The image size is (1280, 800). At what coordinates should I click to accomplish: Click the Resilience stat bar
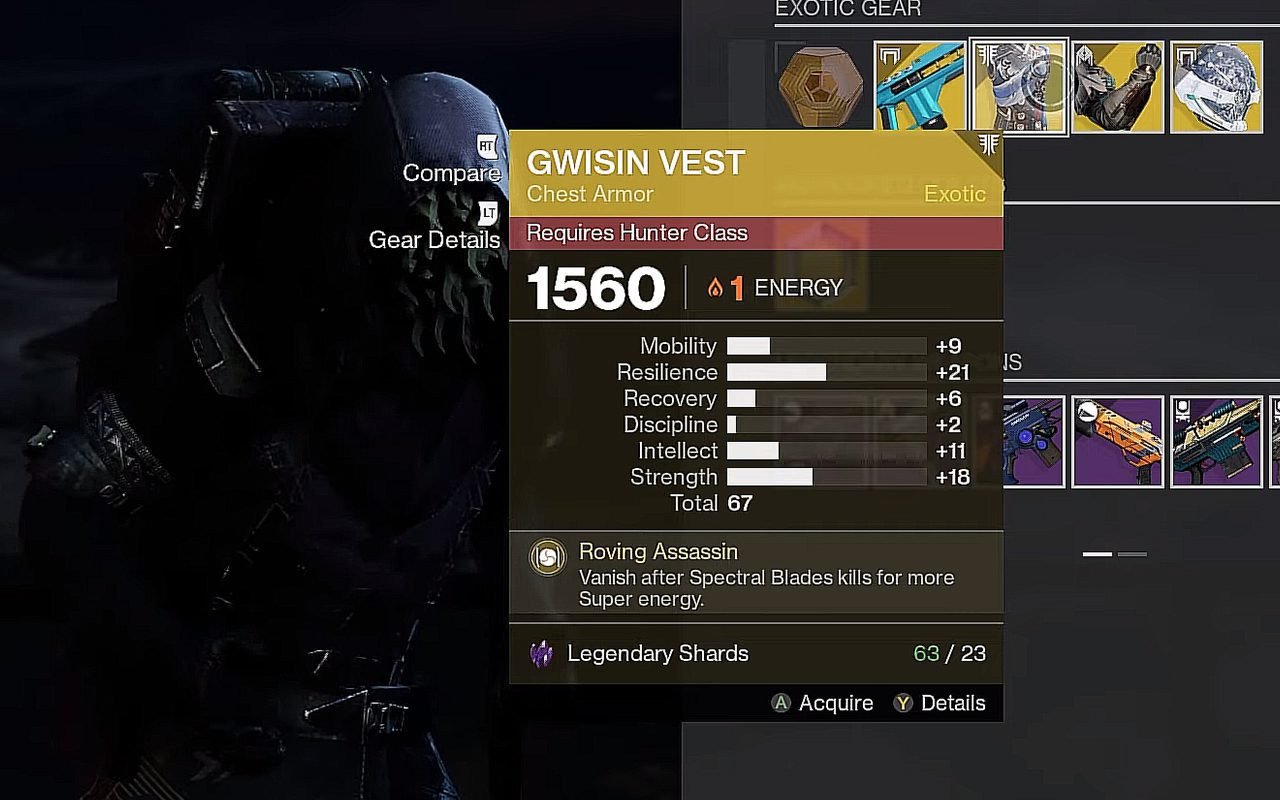[x=827, y=372]
